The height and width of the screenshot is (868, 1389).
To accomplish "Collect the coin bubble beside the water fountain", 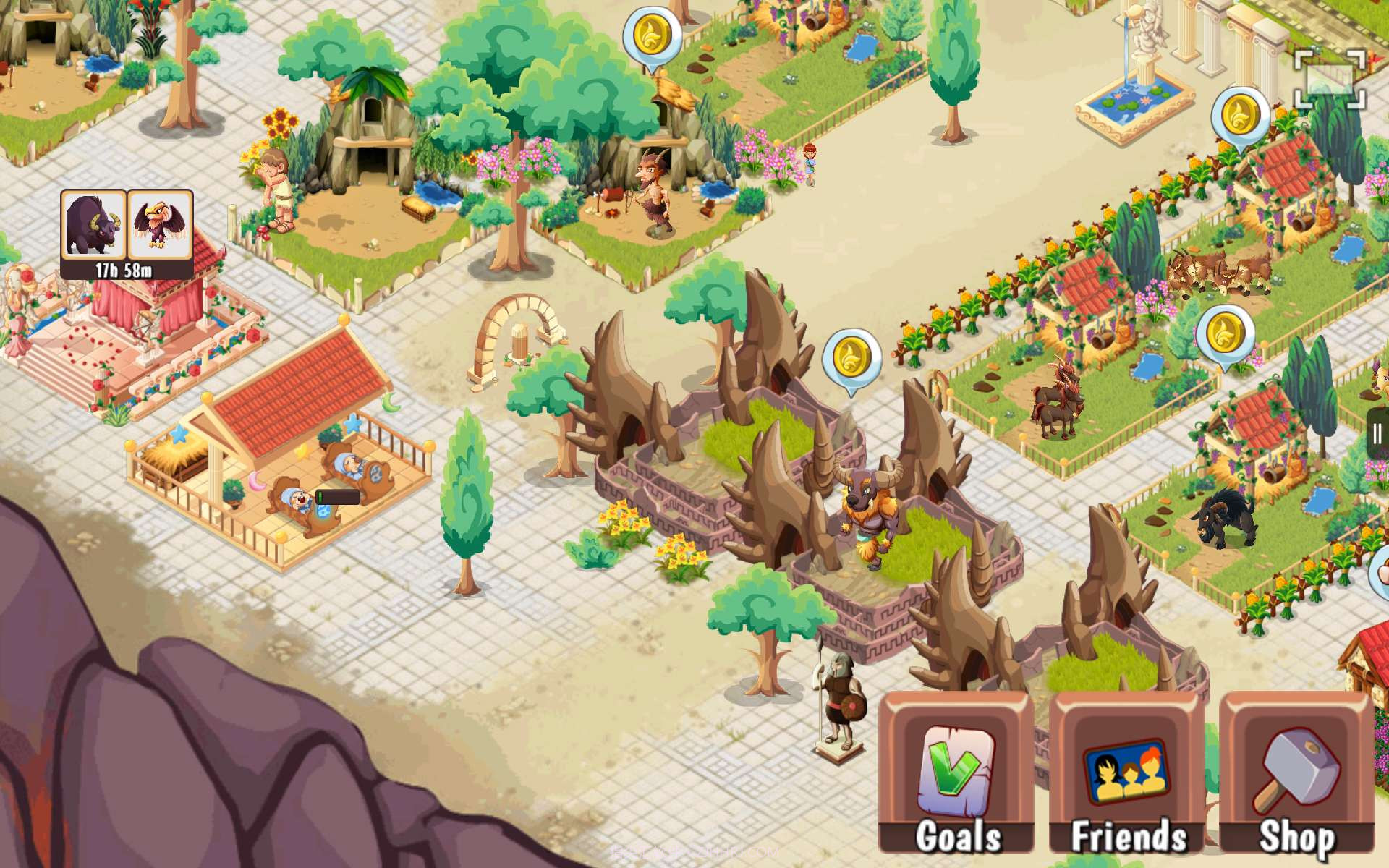I will (x=1240, y=116).
